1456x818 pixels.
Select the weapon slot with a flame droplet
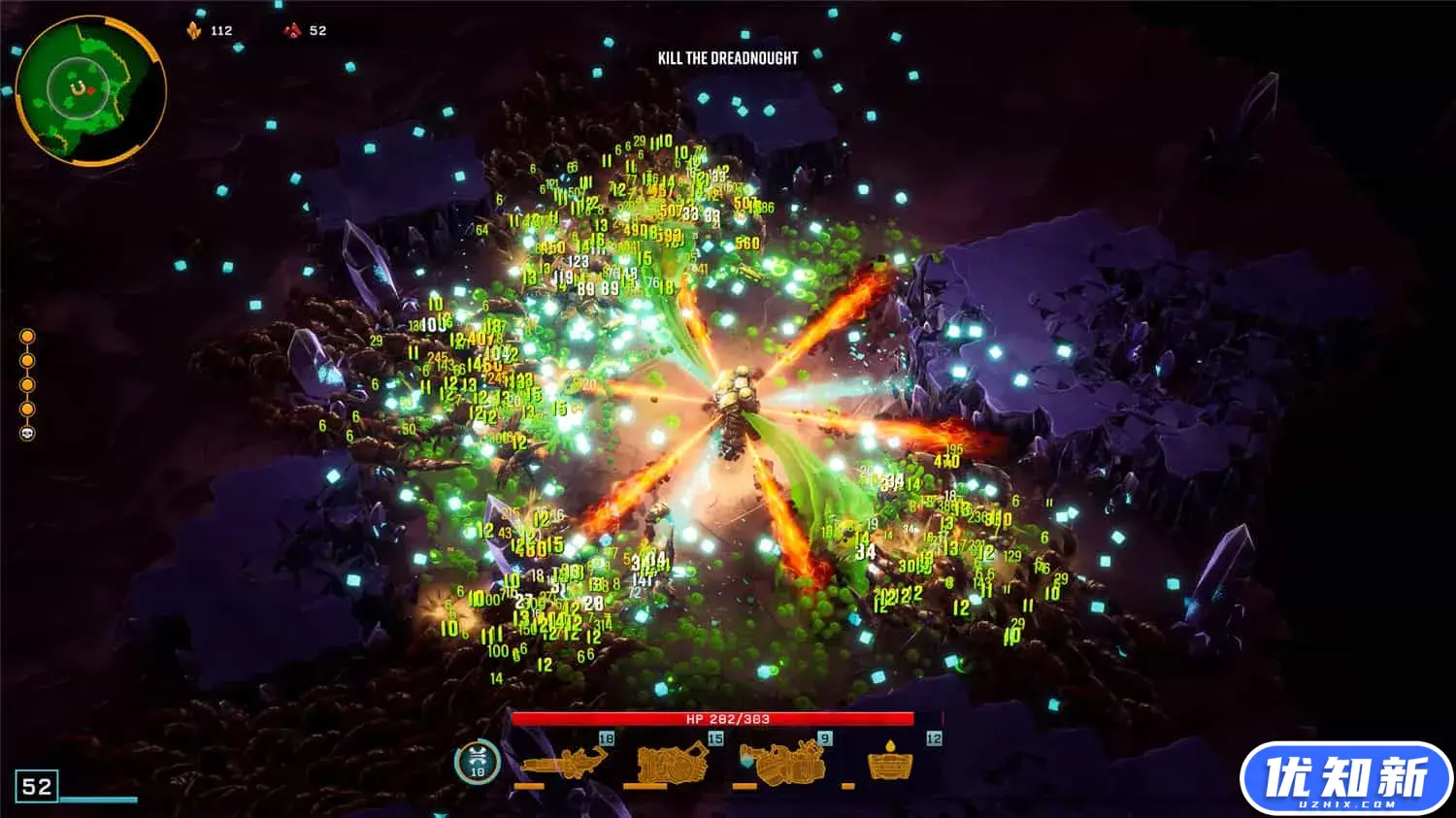pos(891,763)
